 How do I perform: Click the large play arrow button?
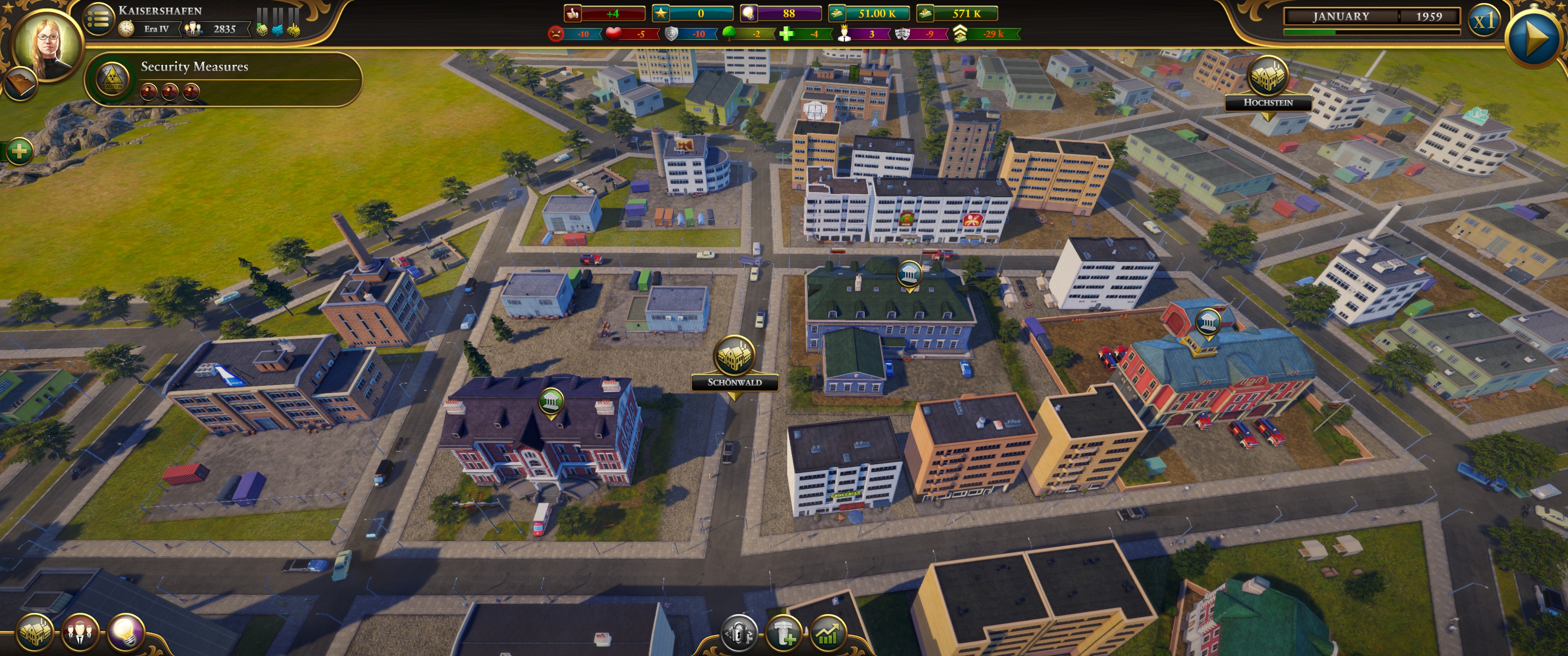tap(1535, 38)
